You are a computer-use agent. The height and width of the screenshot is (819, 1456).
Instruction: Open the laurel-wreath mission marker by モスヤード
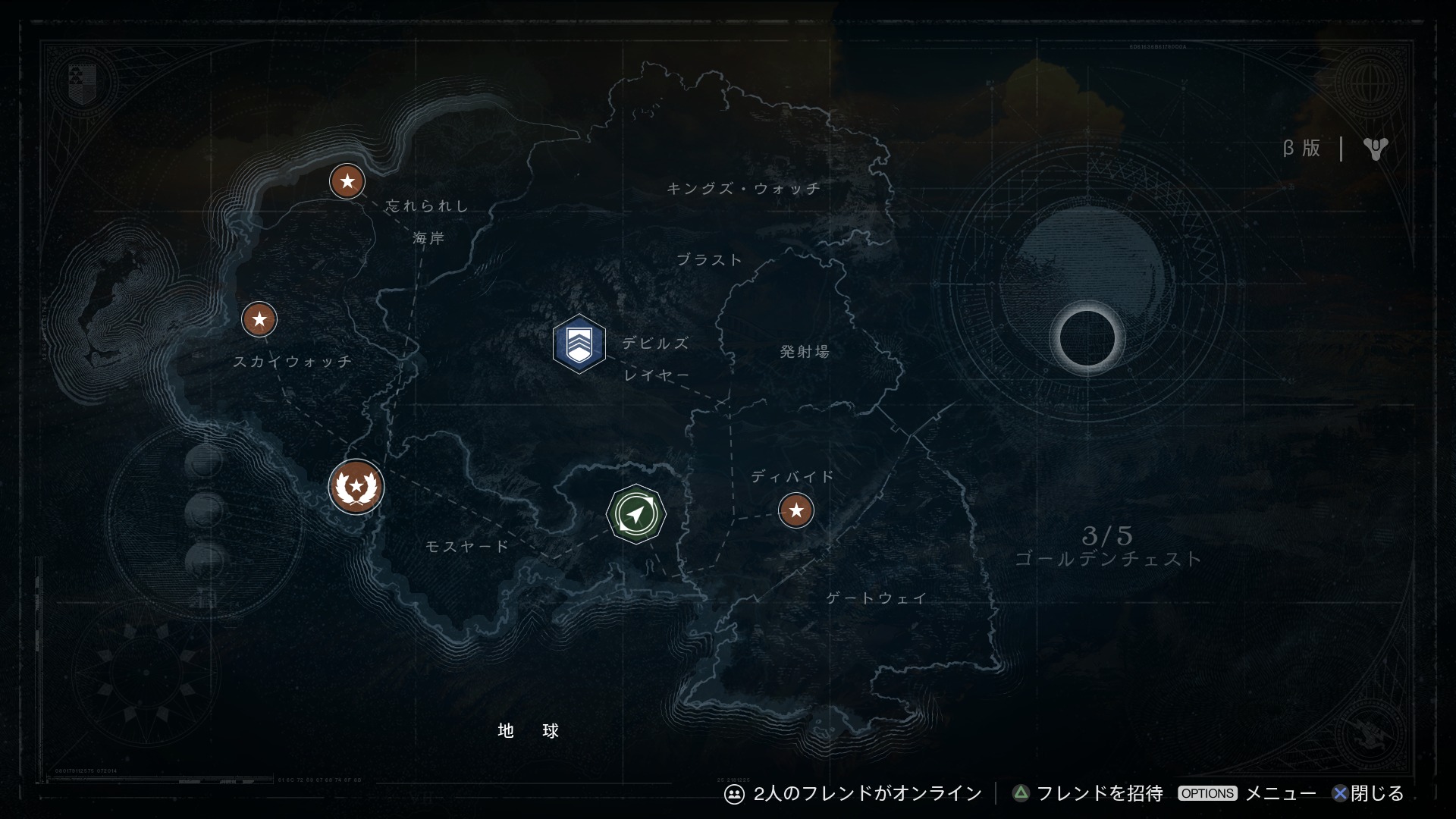(x=356, y=486)
